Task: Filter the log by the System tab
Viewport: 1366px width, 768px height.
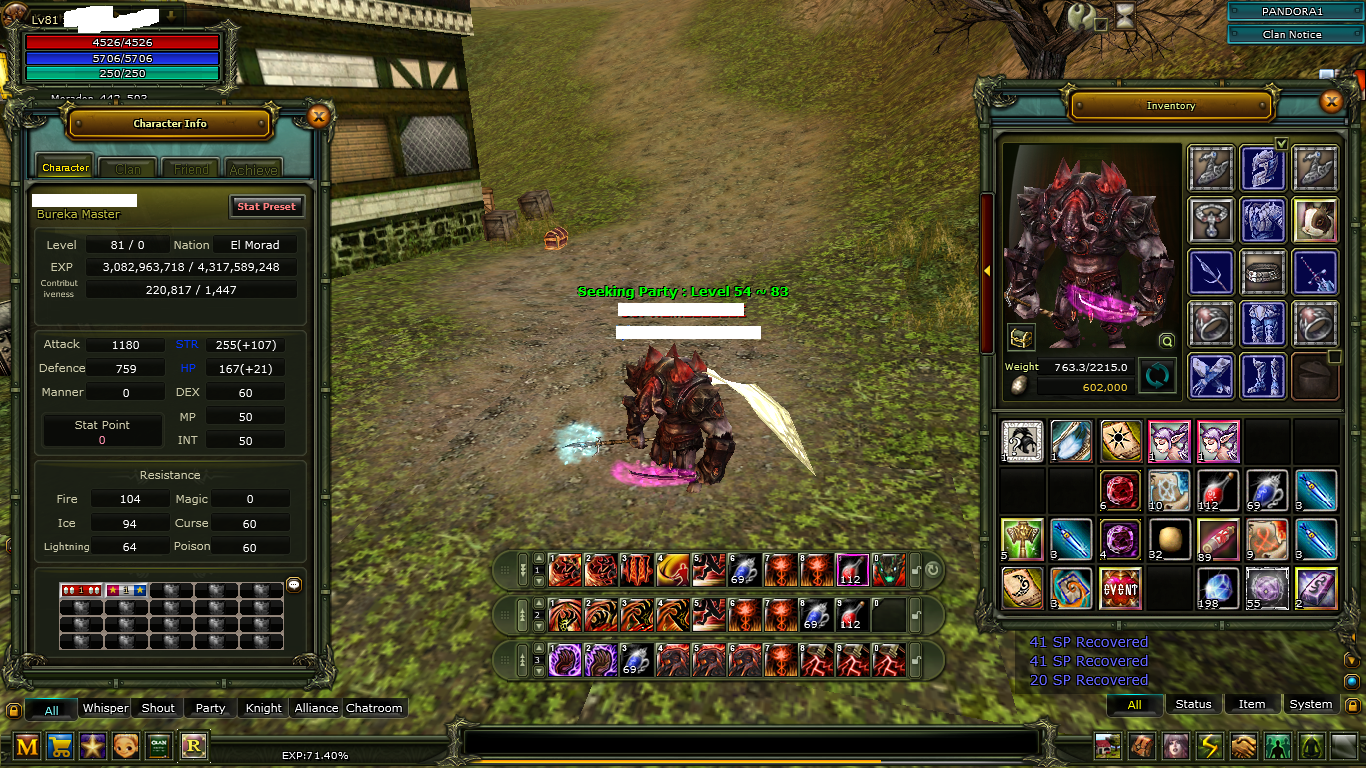Action: [x=1310, y=704]
